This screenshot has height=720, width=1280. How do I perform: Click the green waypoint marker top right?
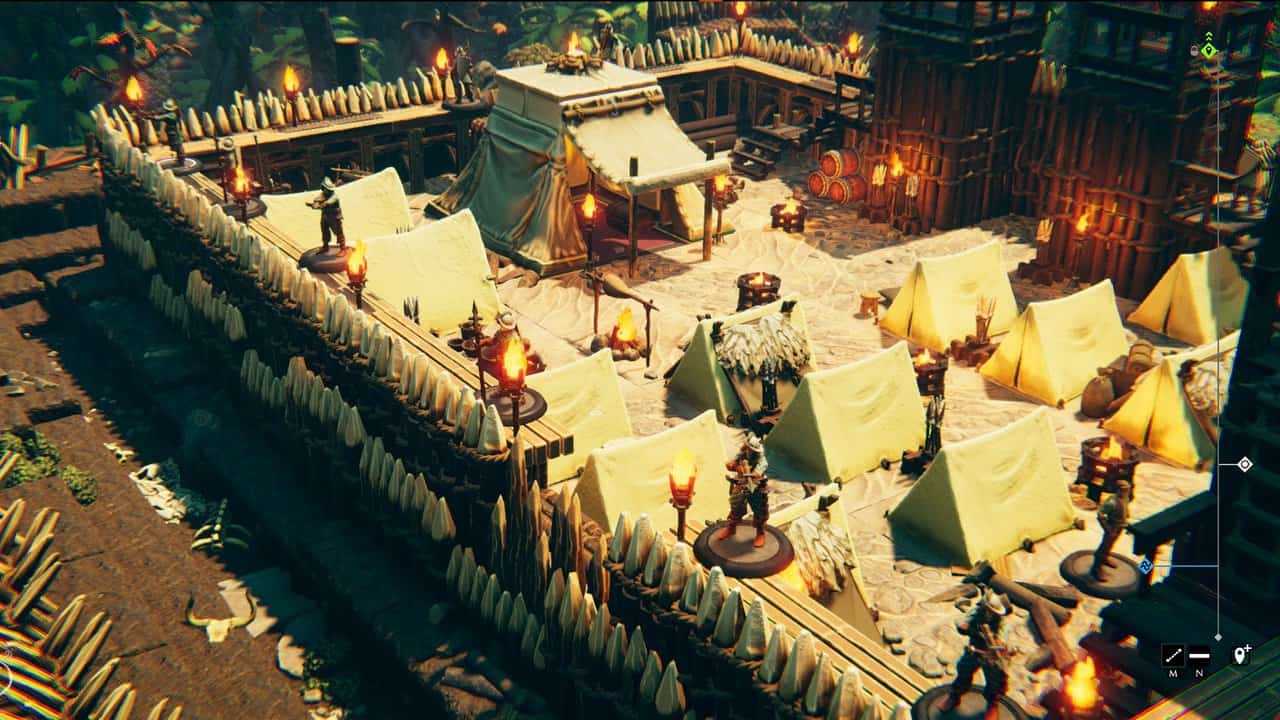(1209, 50)
